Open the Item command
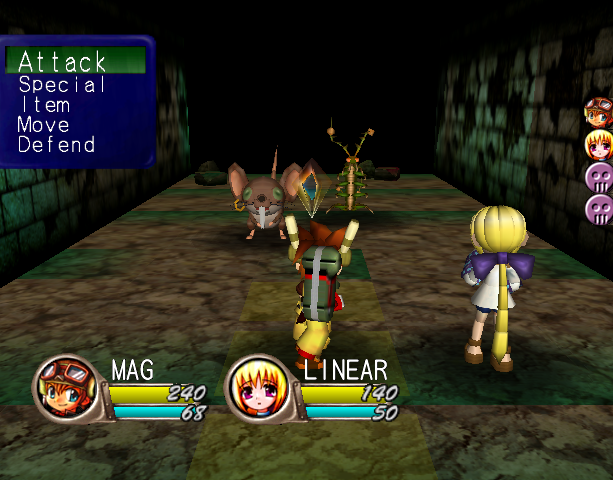The image size is (613, 480). (45, 105)
